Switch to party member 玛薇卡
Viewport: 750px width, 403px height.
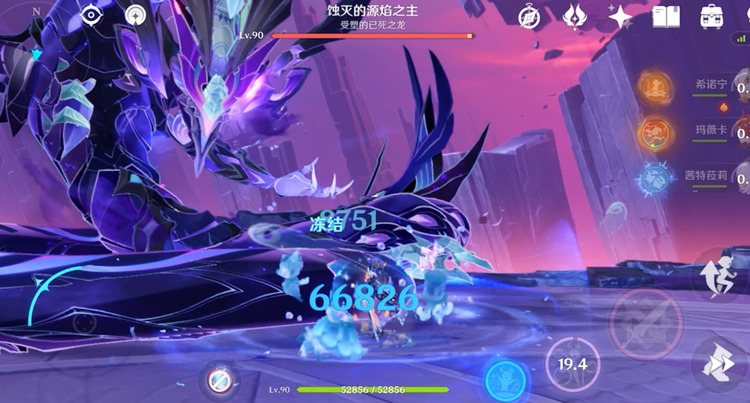[x=656, y=131]
